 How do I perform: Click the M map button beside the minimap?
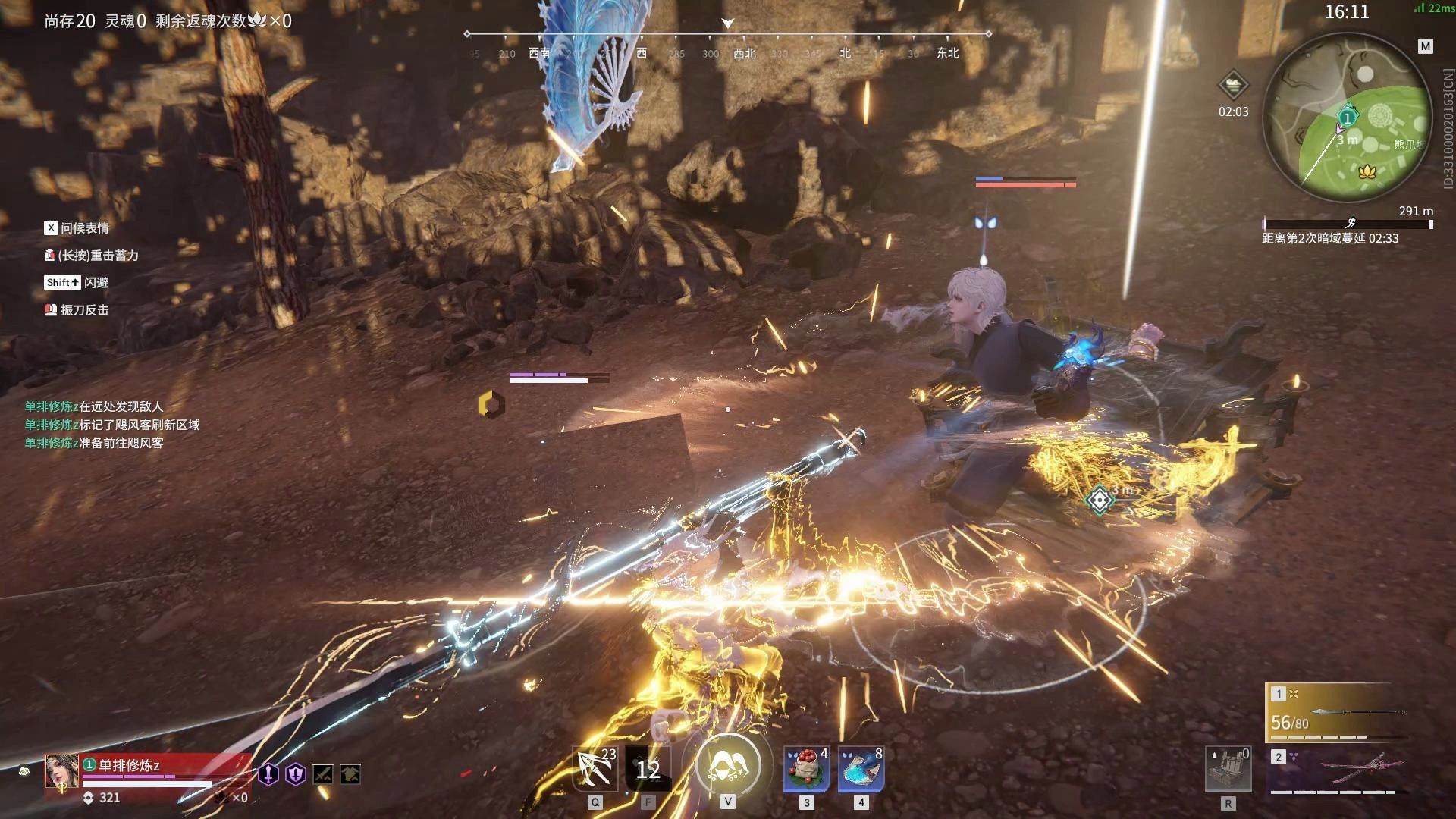pyautogui.click(x=1425, y=47)
